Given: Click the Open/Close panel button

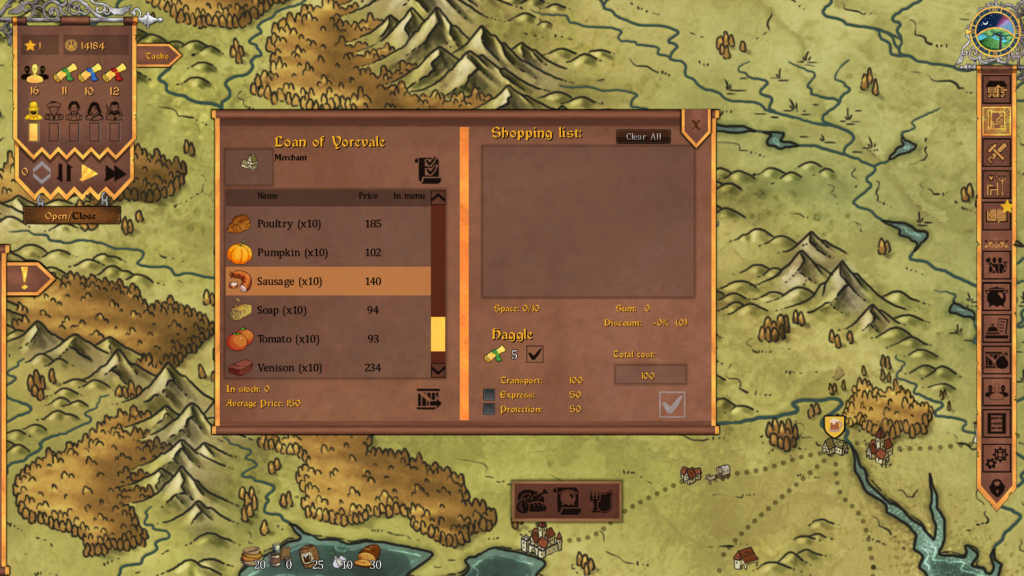Looking at the screenshot, I should tap(71, 216).
